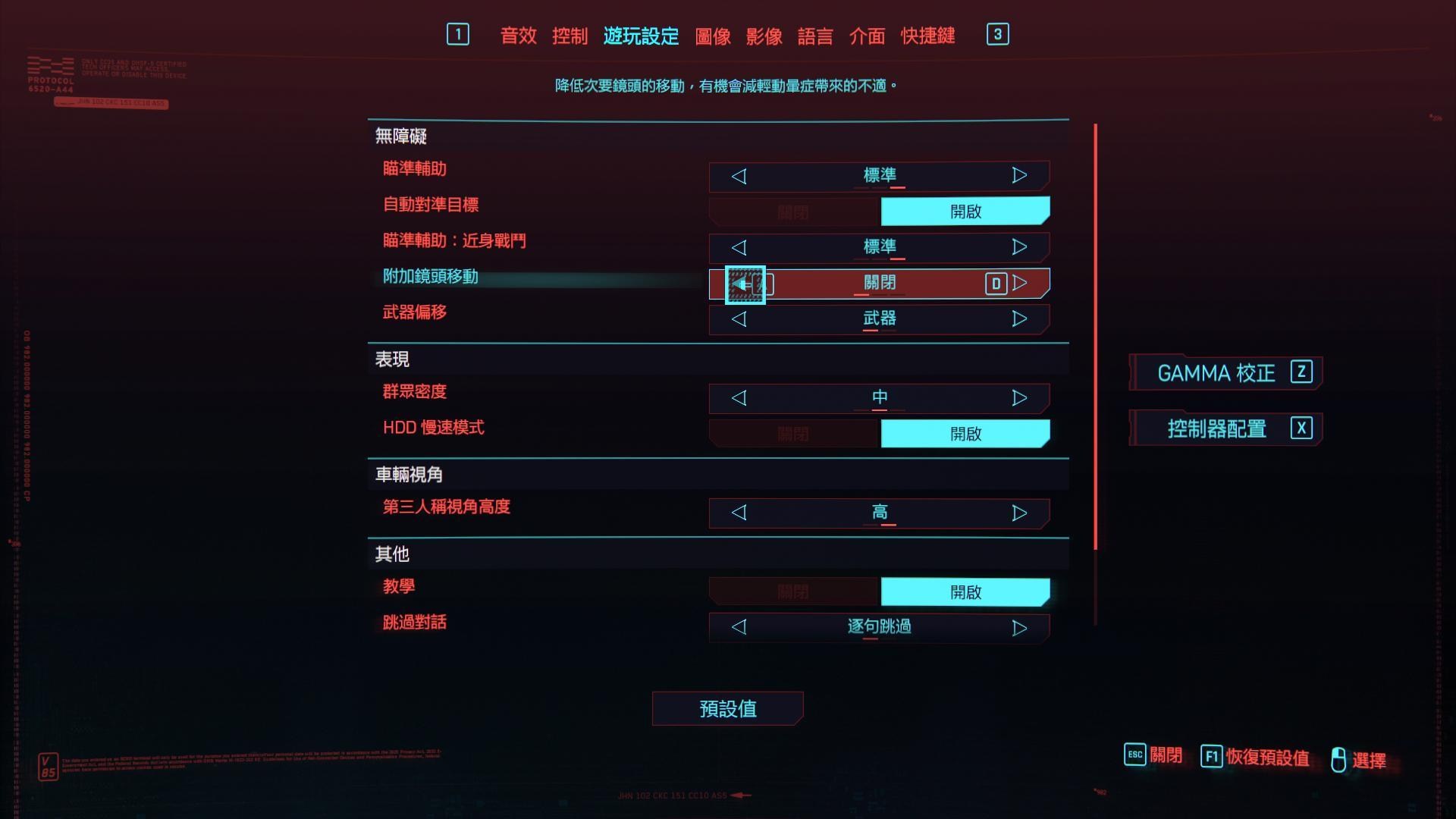Click the right arrow for 群眾密度
The width and height of the screenshot is (1456, 819).
1018,397
